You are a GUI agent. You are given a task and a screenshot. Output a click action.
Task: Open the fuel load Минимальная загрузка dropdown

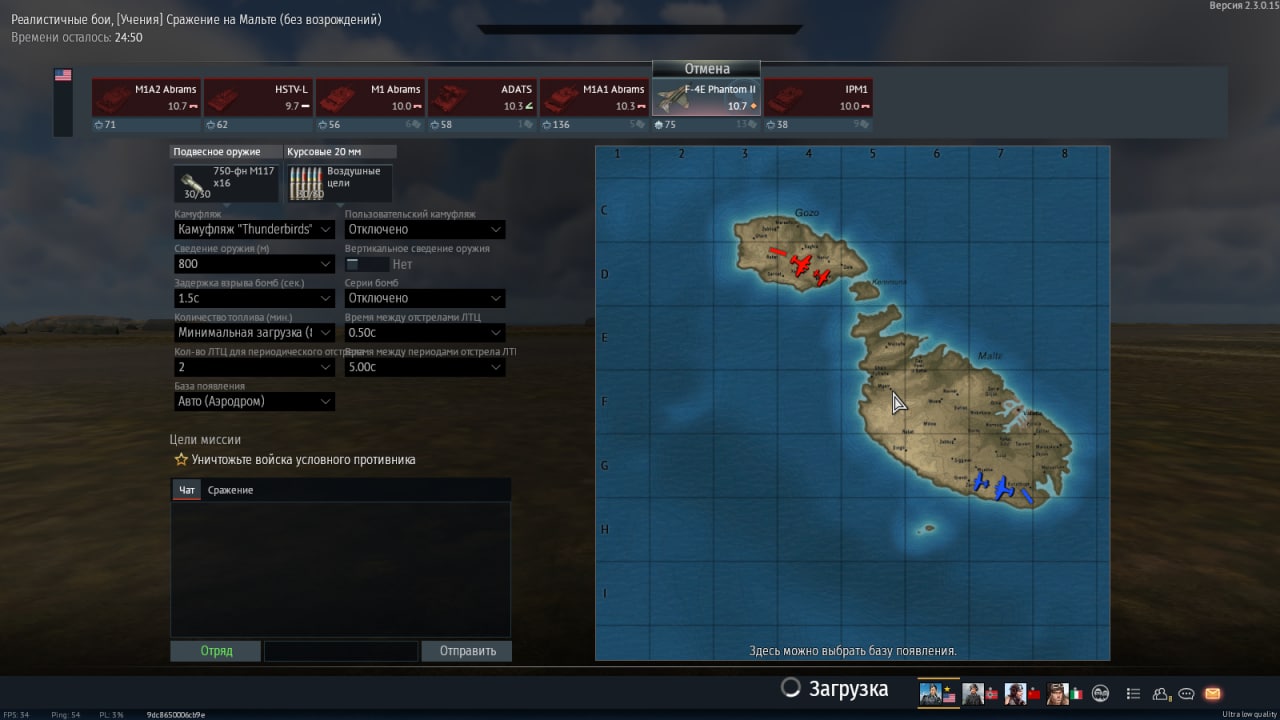point(255,333)
